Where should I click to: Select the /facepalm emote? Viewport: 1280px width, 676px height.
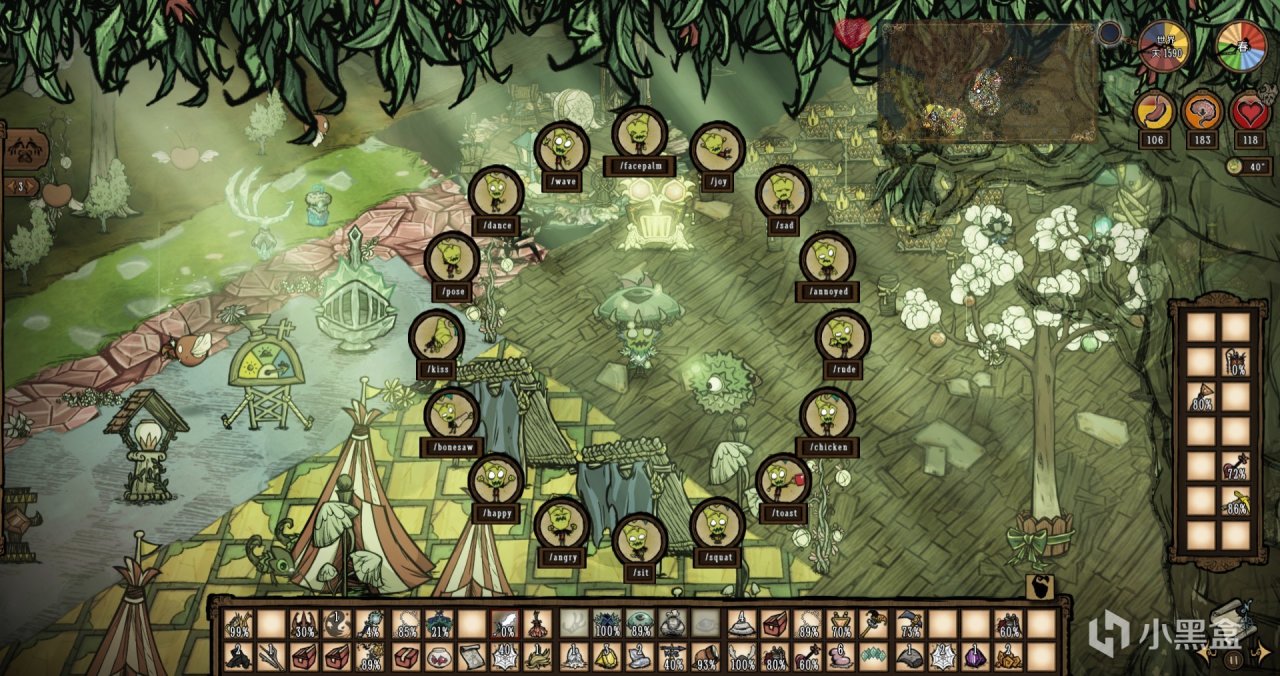point(640,134)
